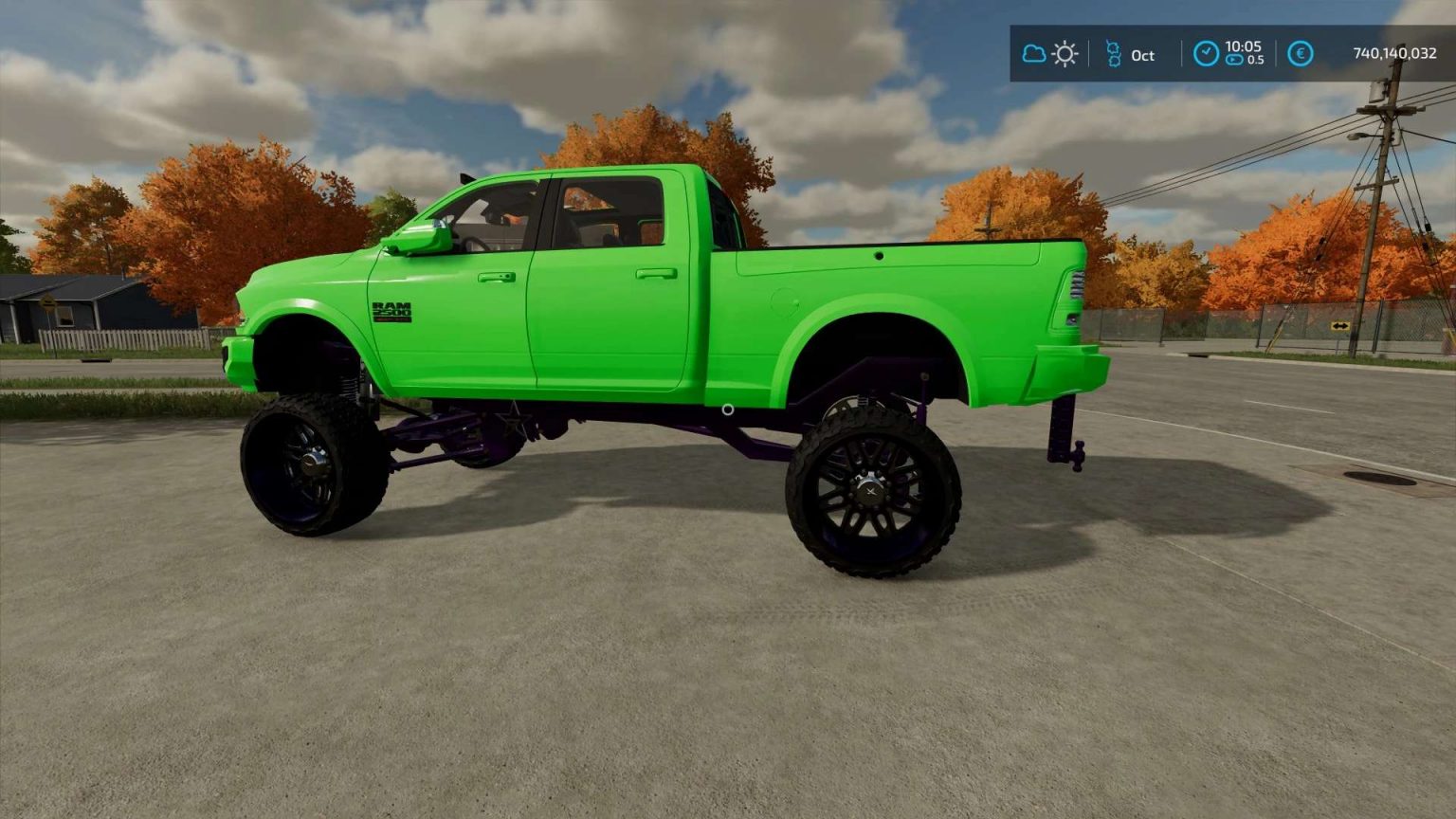Click the falling leaves season icon
1456x819 pixels.
(x=1112, y=54)
